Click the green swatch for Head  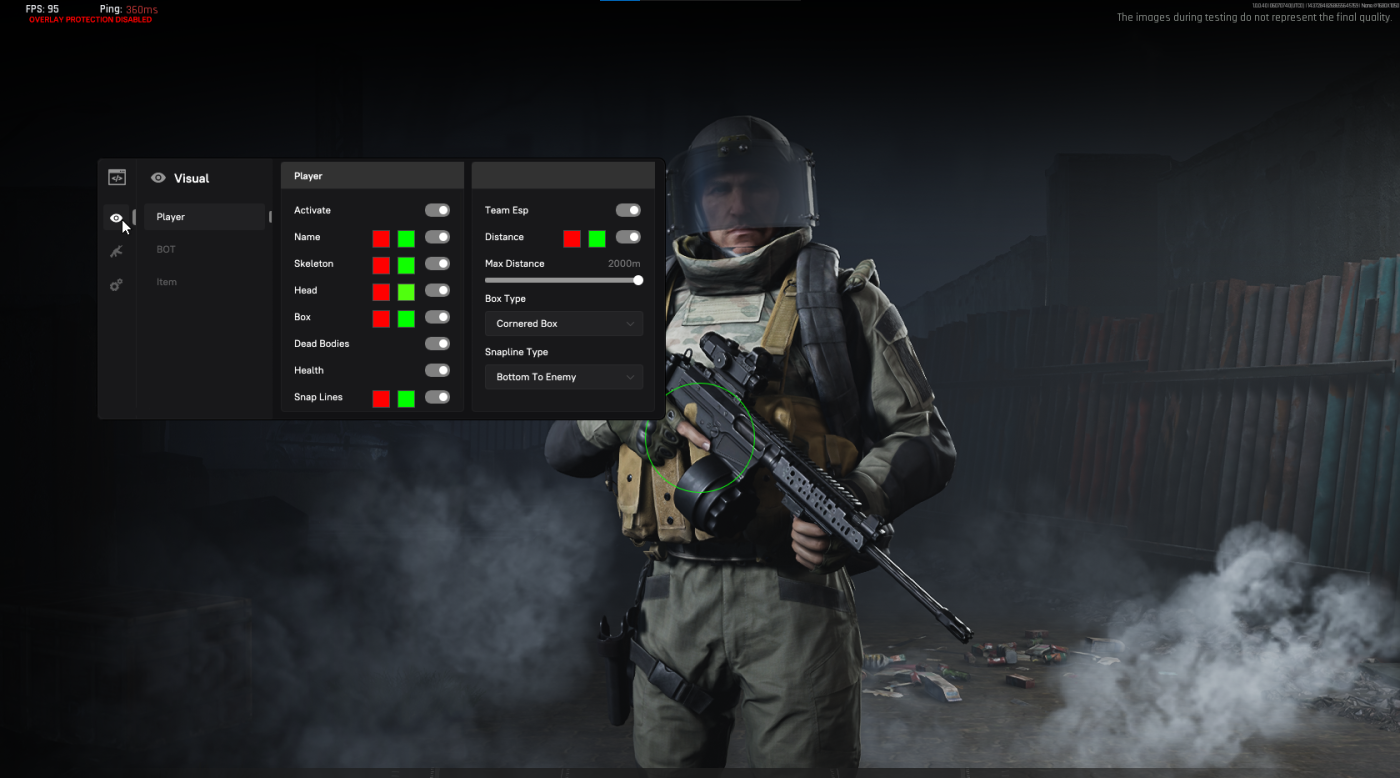click(x=406, y=292)
